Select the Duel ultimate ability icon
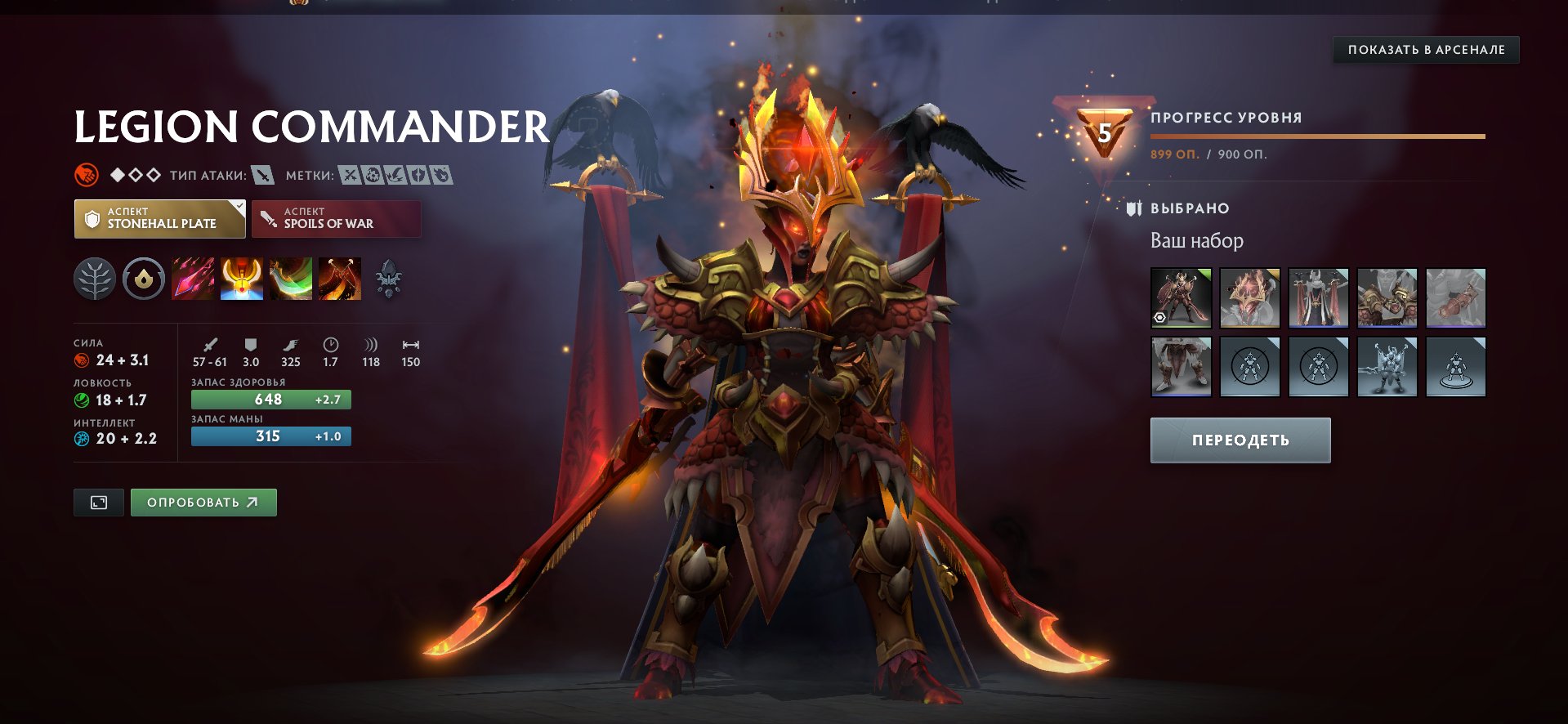This screenshot has height=724, width=1568. (x=340, y=278)
